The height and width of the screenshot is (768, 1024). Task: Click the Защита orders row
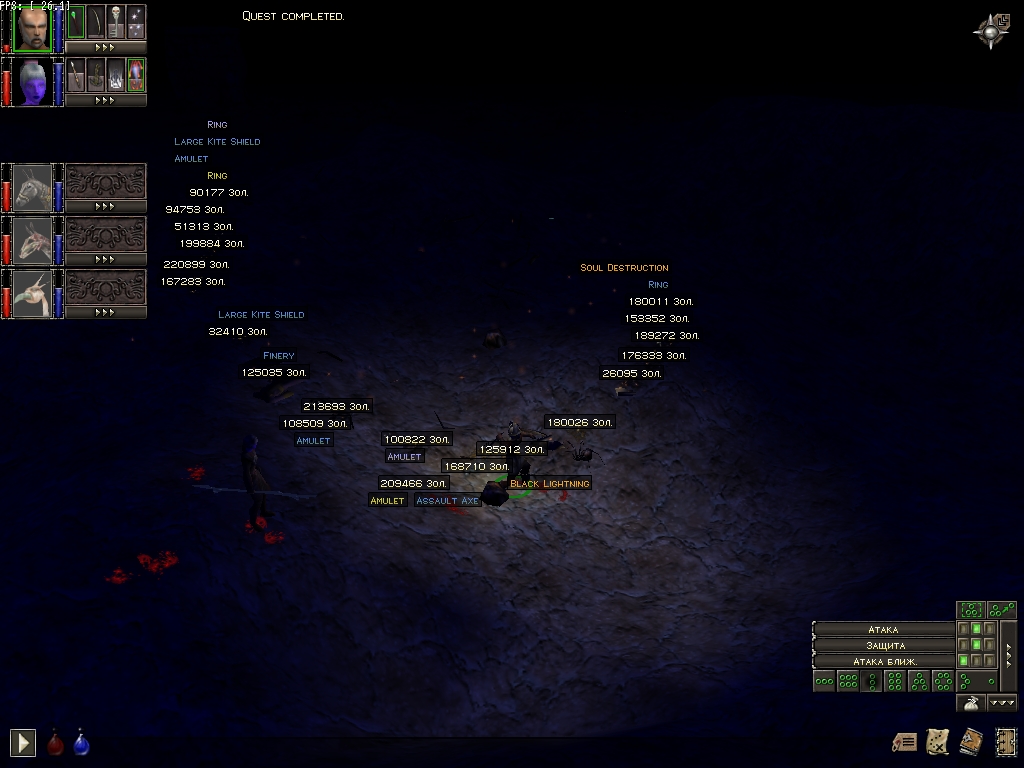(x=883, y=645)
